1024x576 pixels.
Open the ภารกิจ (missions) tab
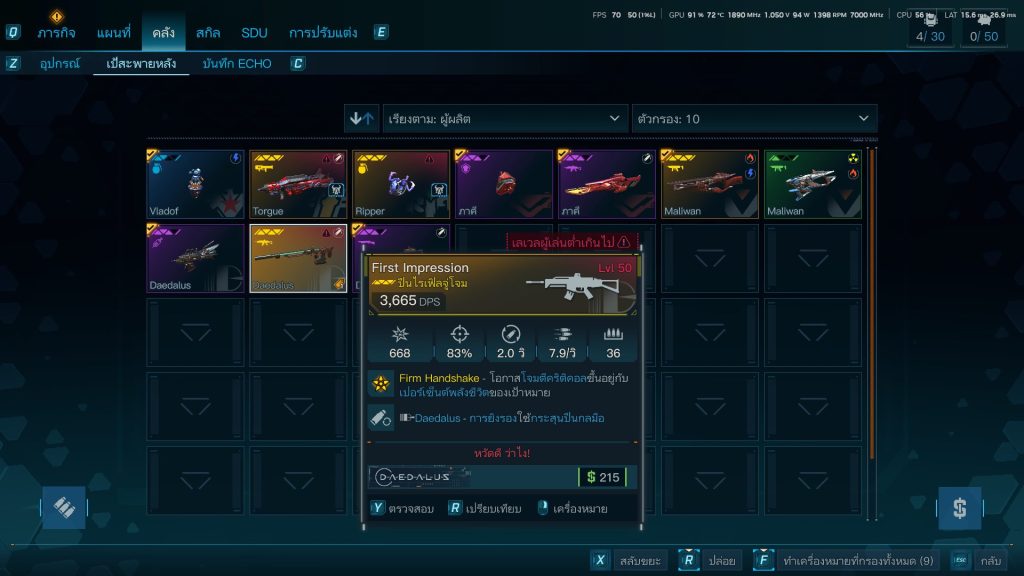pyautogui.click(x=57, y=32)
